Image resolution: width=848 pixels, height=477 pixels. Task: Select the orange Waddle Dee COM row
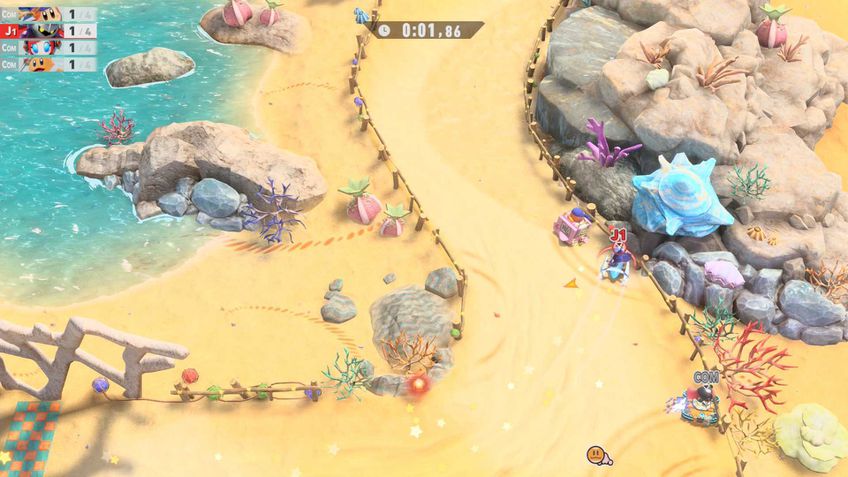(48, 63)
